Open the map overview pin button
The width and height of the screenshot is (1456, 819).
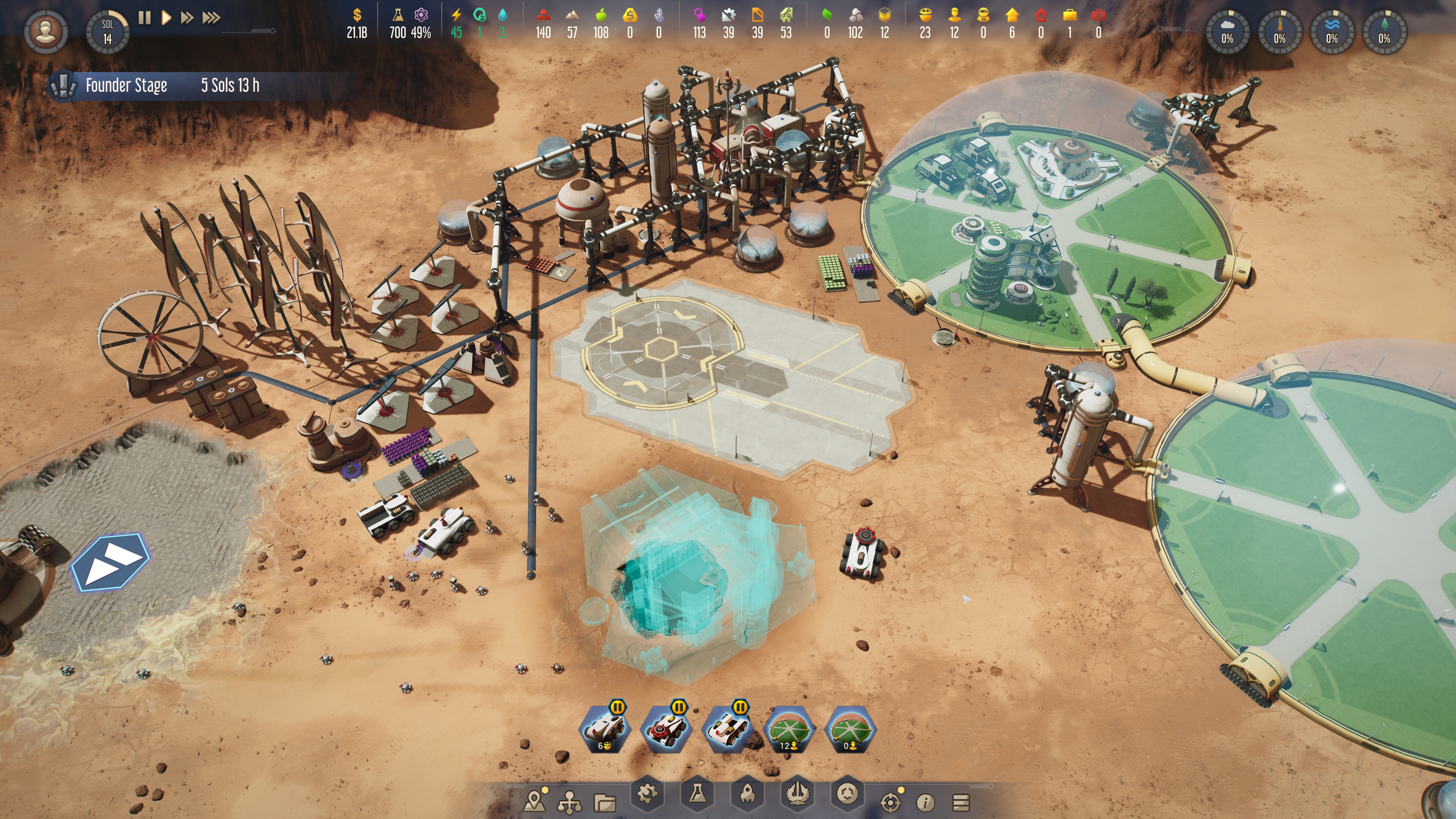[535, 800]
